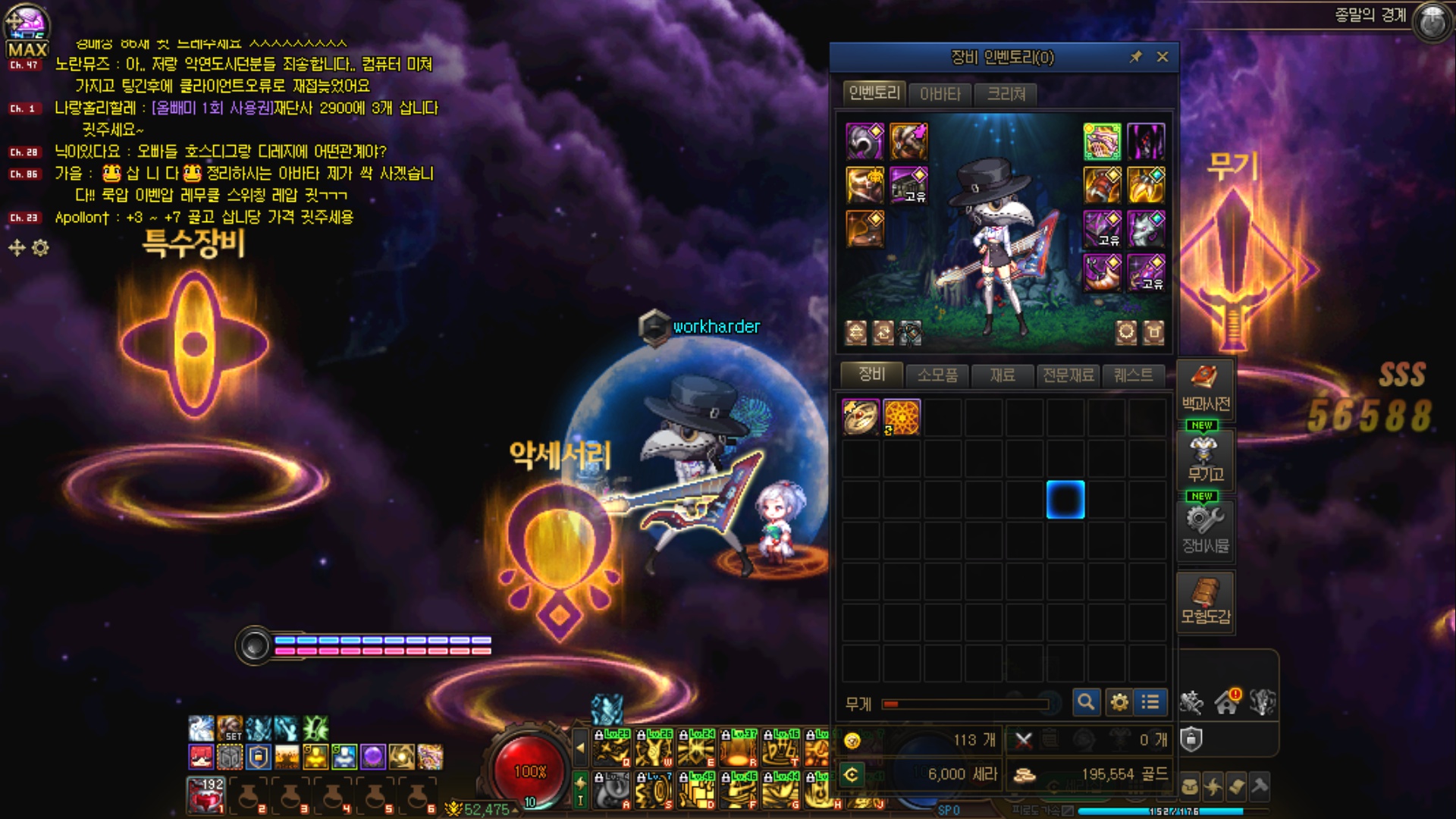1456x819 pixels.
Task: Open the 무기고 armory button
Action: point(1205,459)
